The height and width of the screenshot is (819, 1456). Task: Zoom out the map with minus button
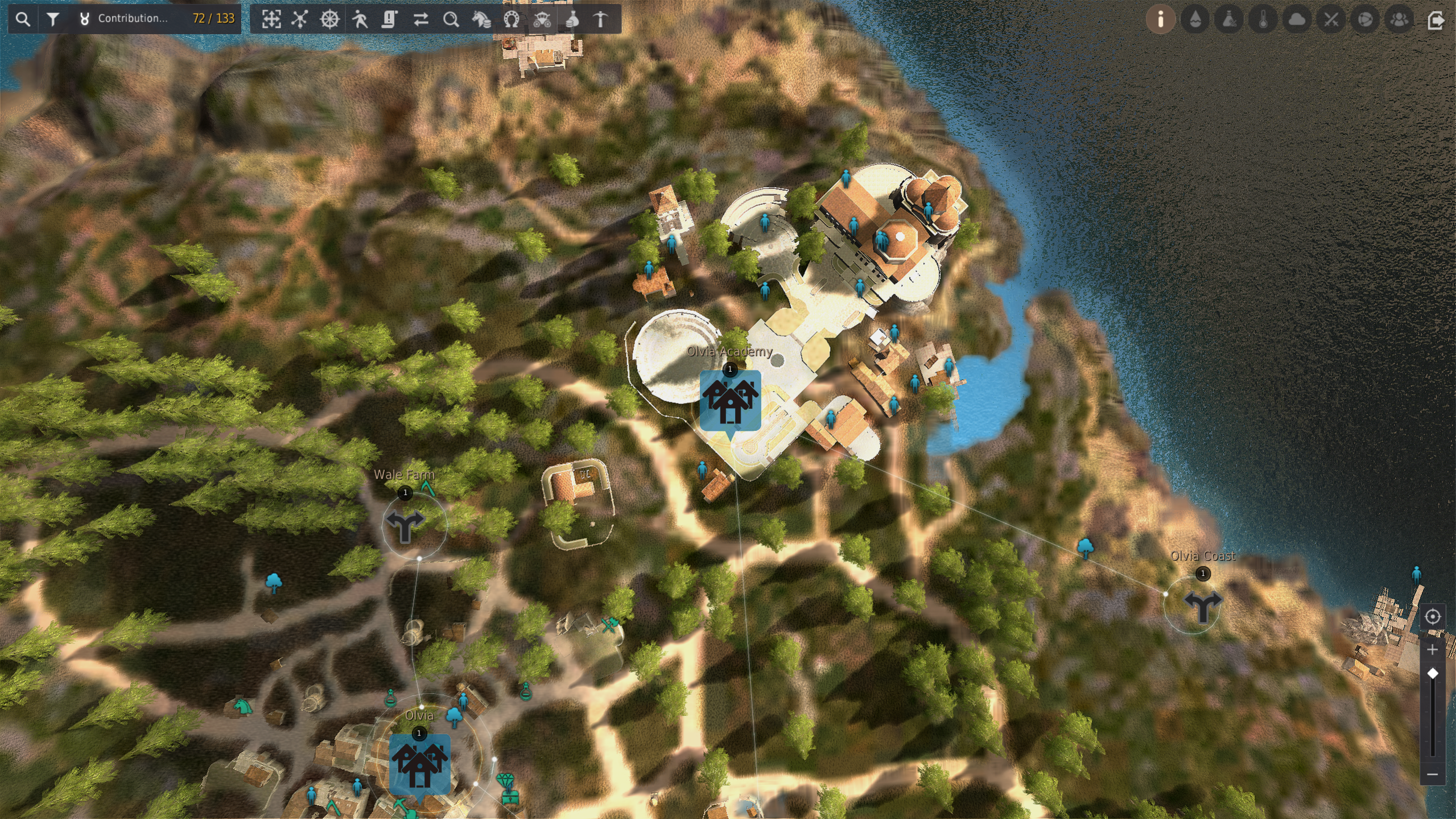point(1433,774)
